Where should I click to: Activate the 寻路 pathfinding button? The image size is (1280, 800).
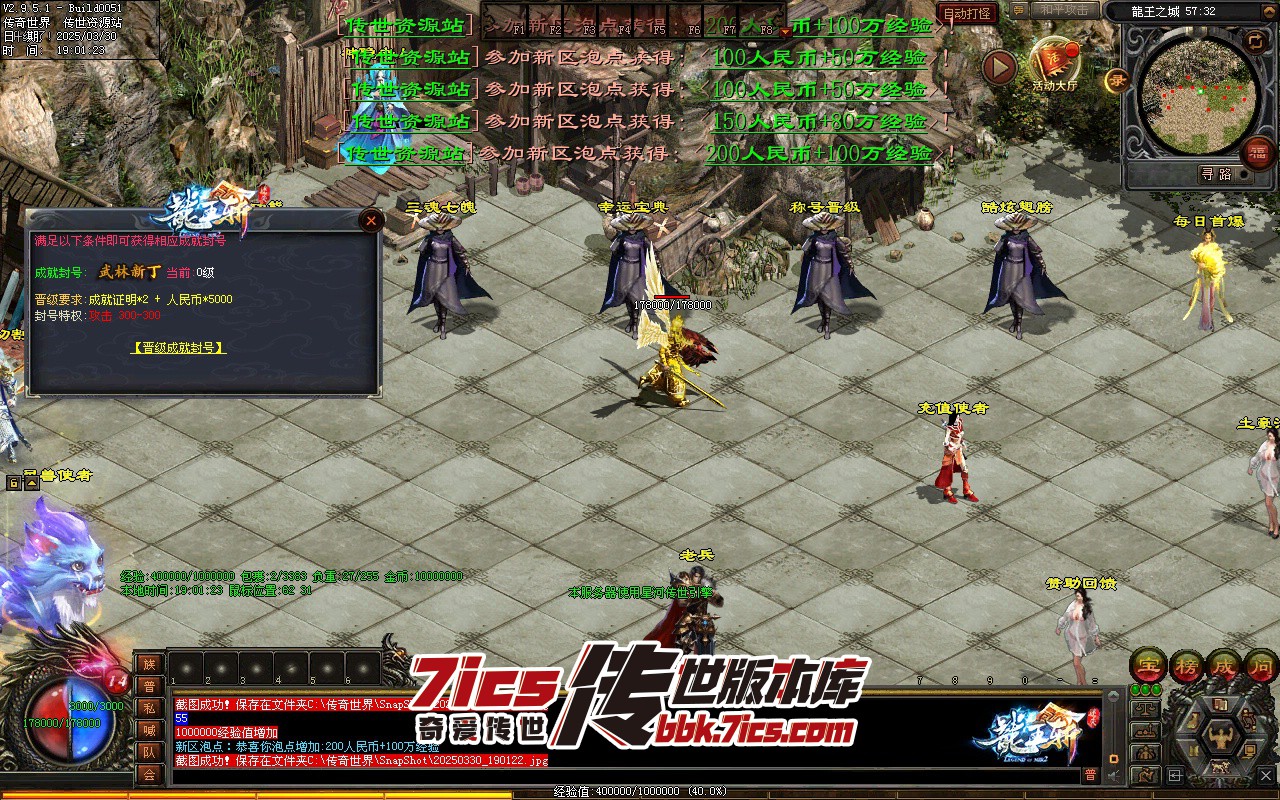1216,174
